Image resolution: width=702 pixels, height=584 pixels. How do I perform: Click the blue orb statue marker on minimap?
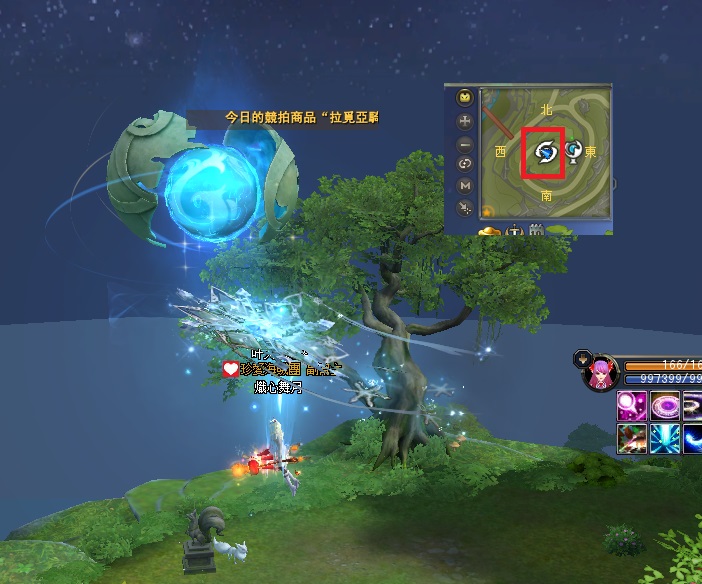pyautogui.click(x=573, y=151)
